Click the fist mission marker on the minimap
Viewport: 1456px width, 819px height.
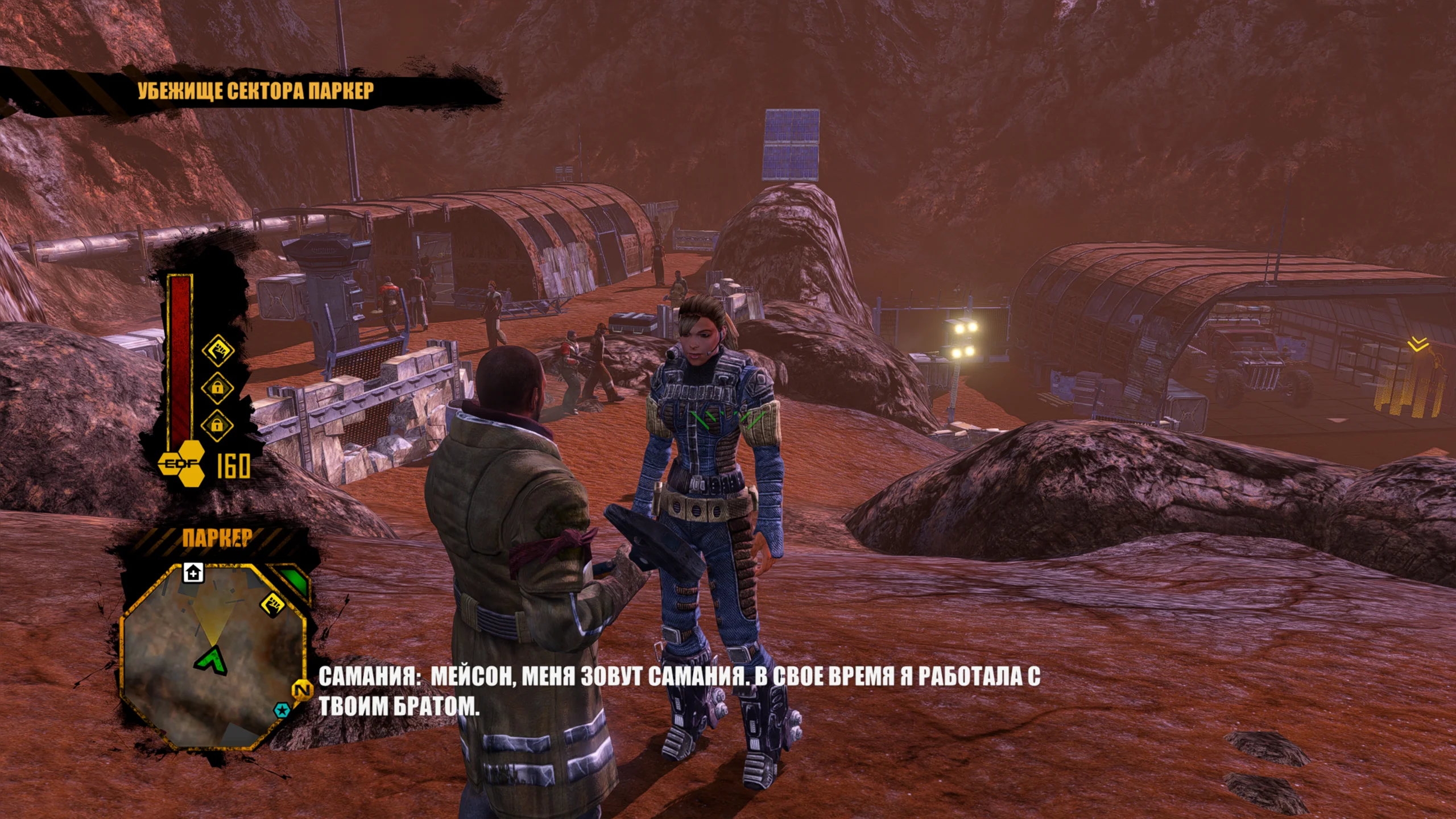tap(272, 603)
